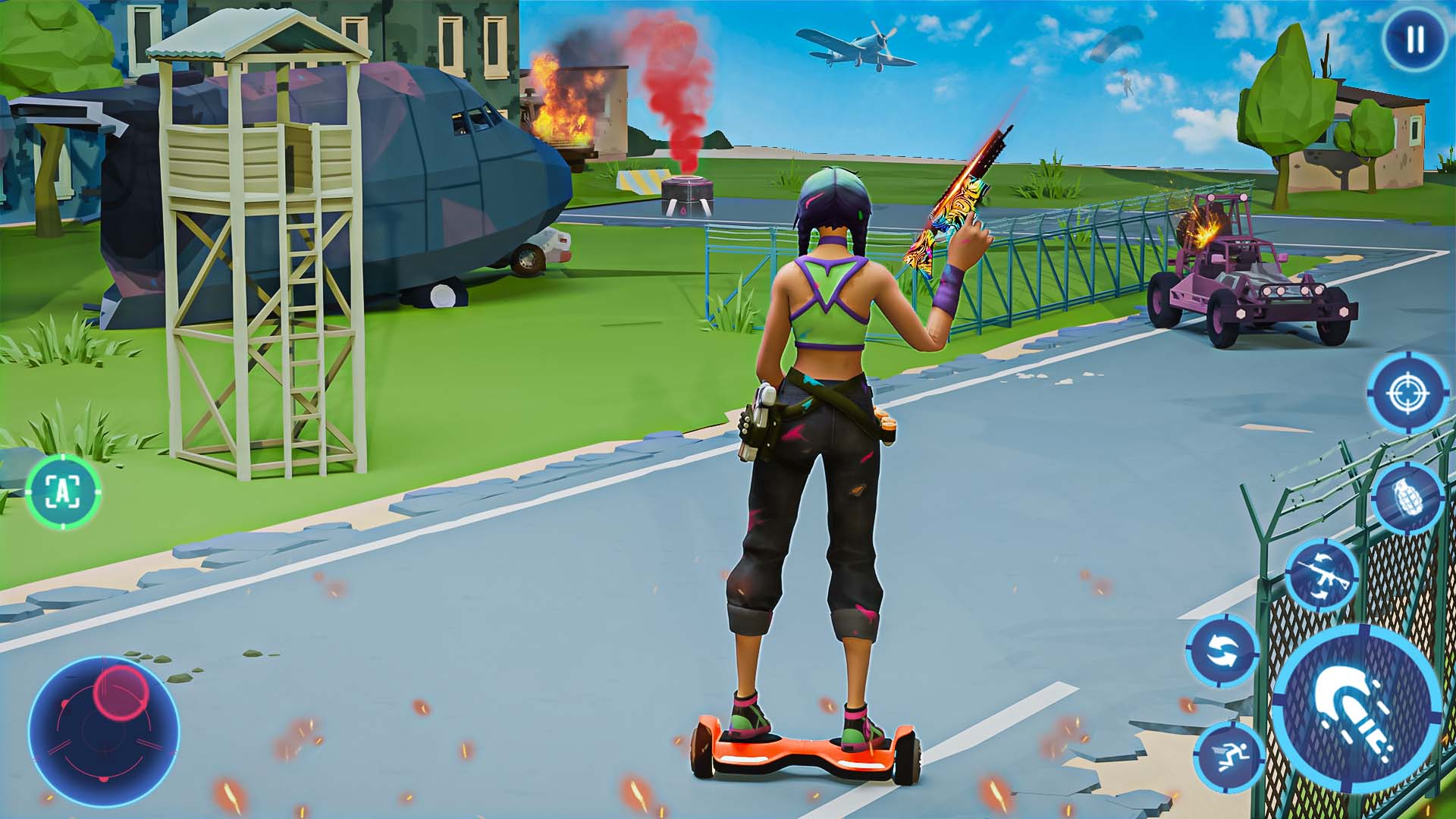Tap the burning building
The width and height of the screenshot is (1456, 819).
[x=565, y=106]
